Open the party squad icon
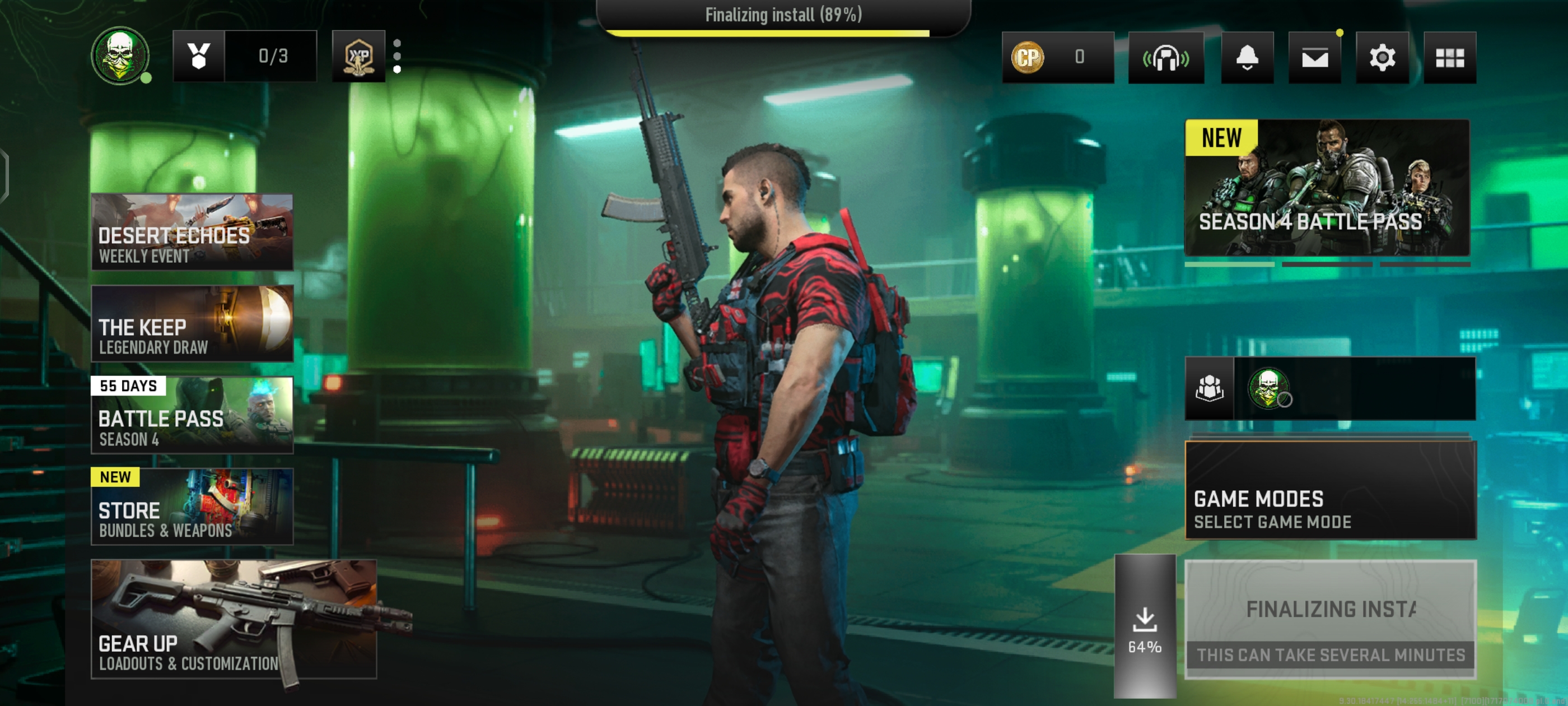1568x706 pixels. [1209, 388]
